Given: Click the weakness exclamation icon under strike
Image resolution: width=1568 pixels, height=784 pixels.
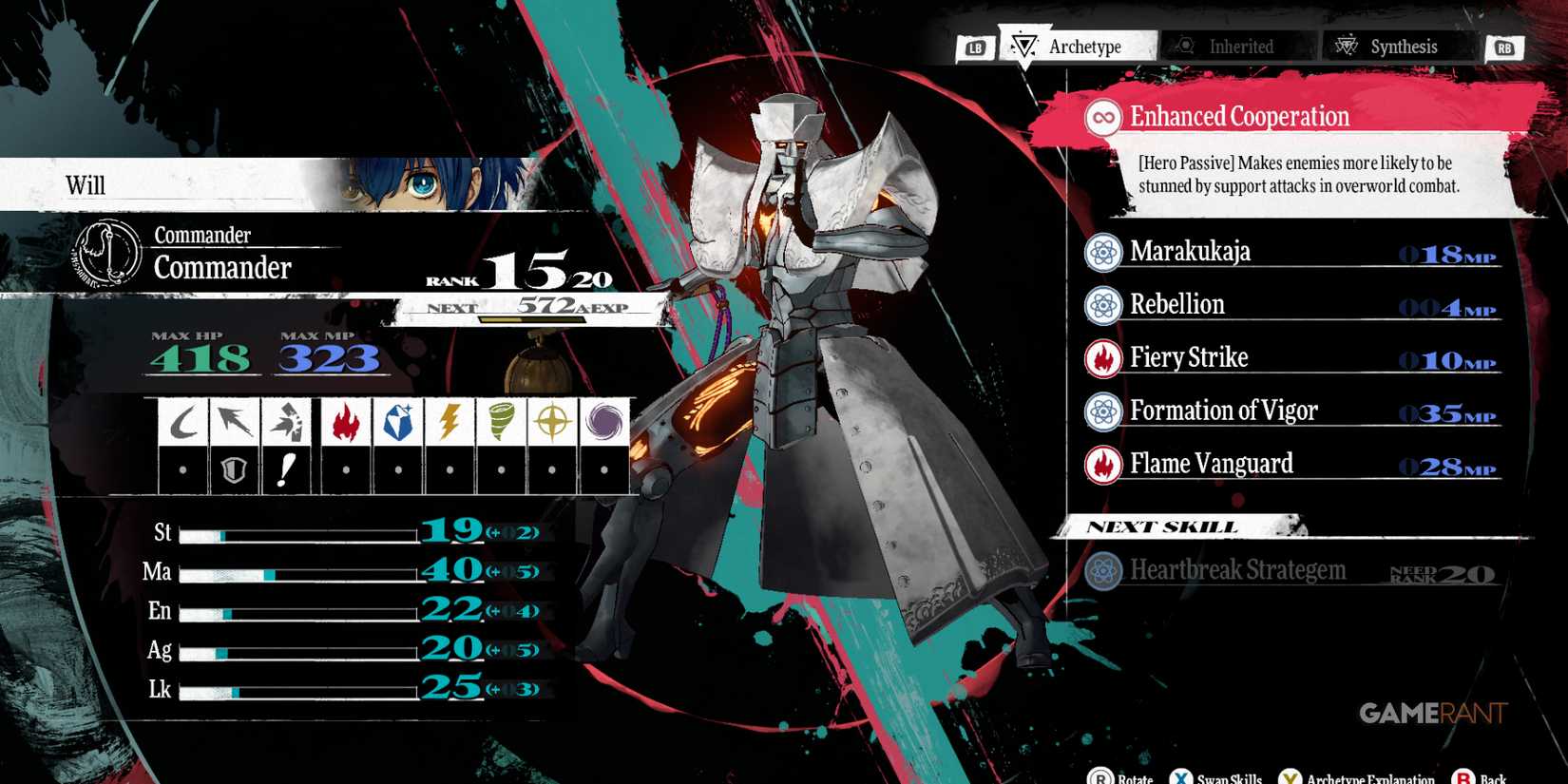Looking at the screenshot, I should pyautogui.click(x=286, y=467).
